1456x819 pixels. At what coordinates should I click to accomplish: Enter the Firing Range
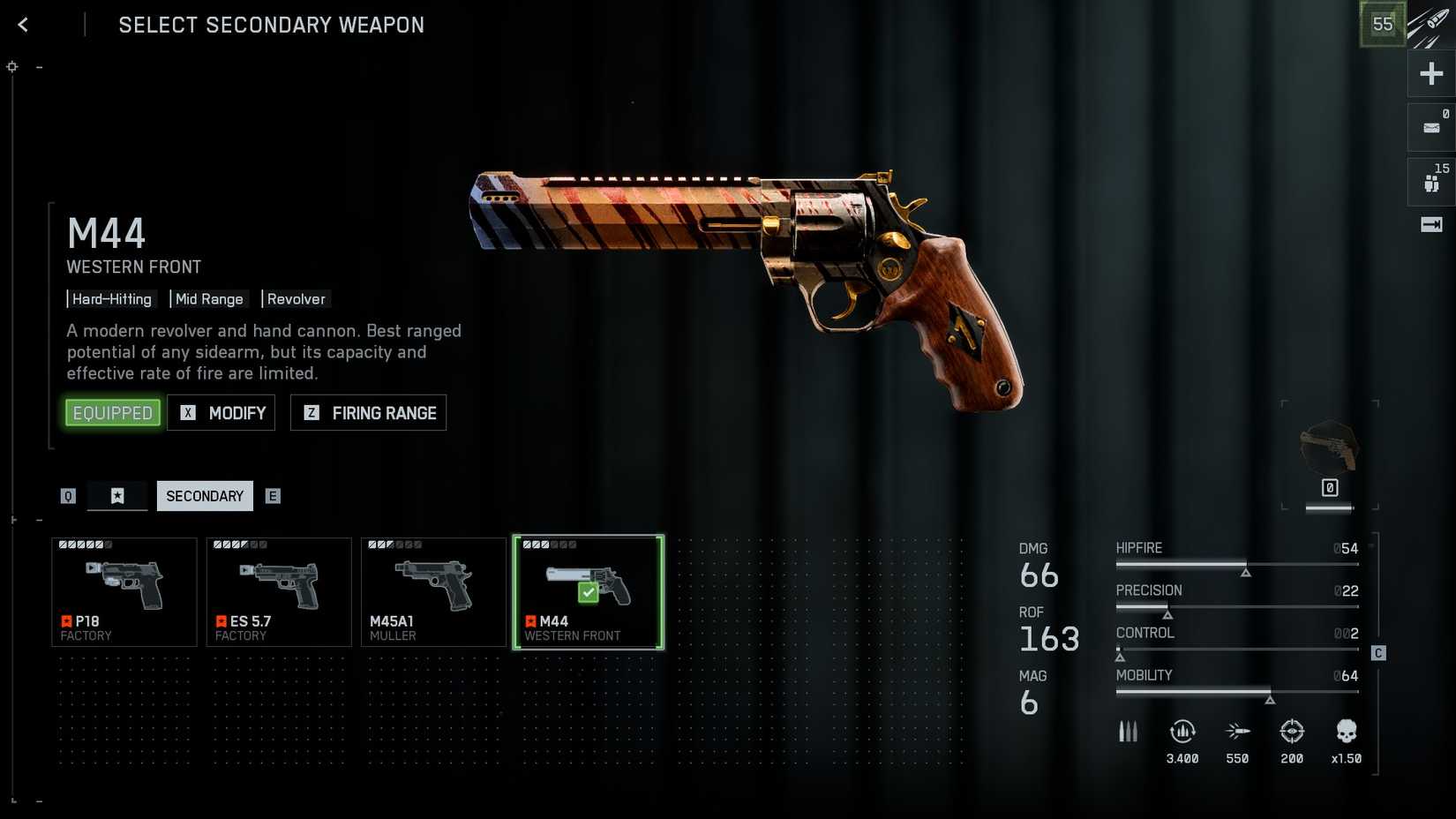tap(369, 413)
